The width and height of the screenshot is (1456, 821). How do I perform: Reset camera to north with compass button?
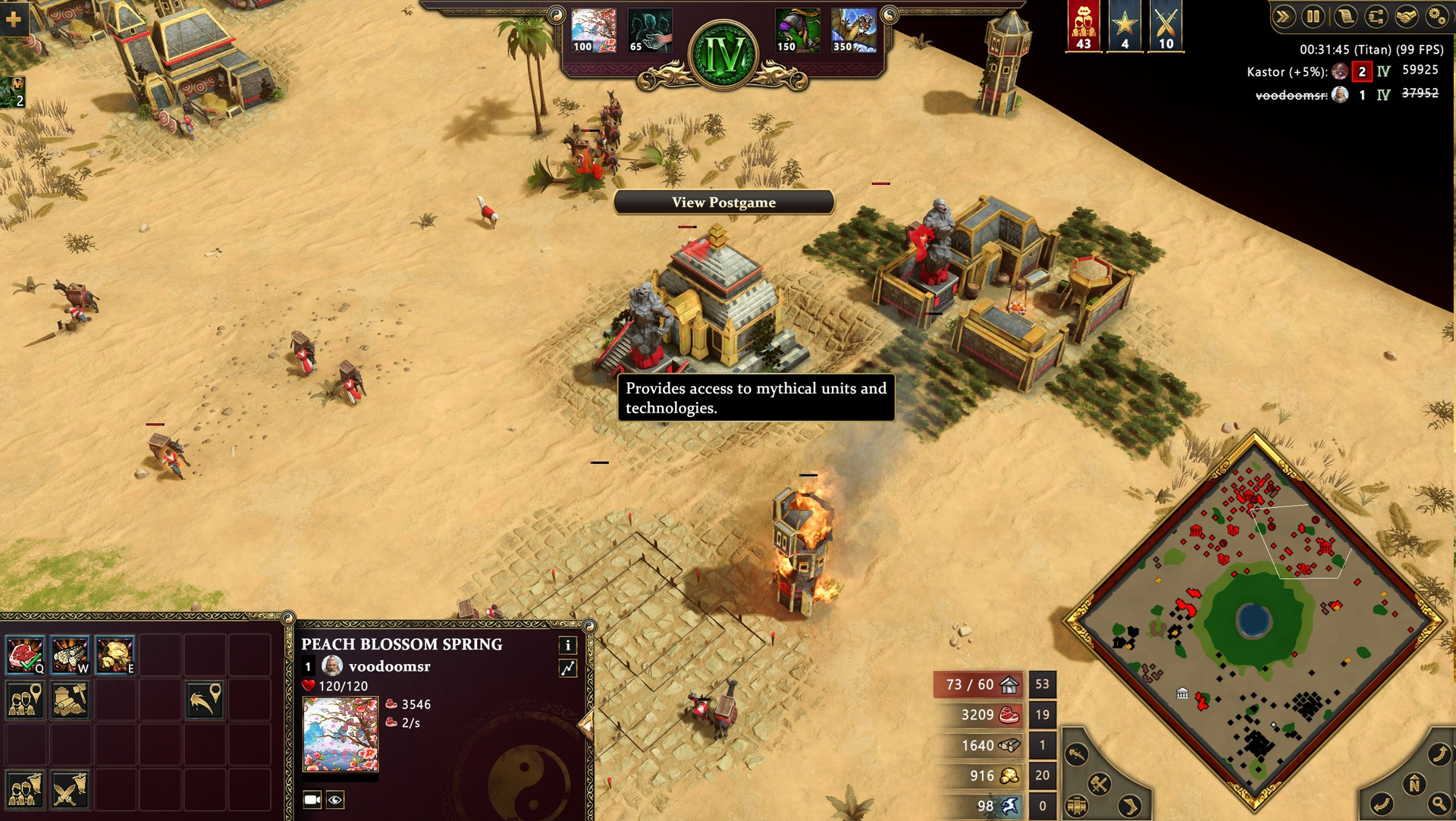tap(1414, 785)
